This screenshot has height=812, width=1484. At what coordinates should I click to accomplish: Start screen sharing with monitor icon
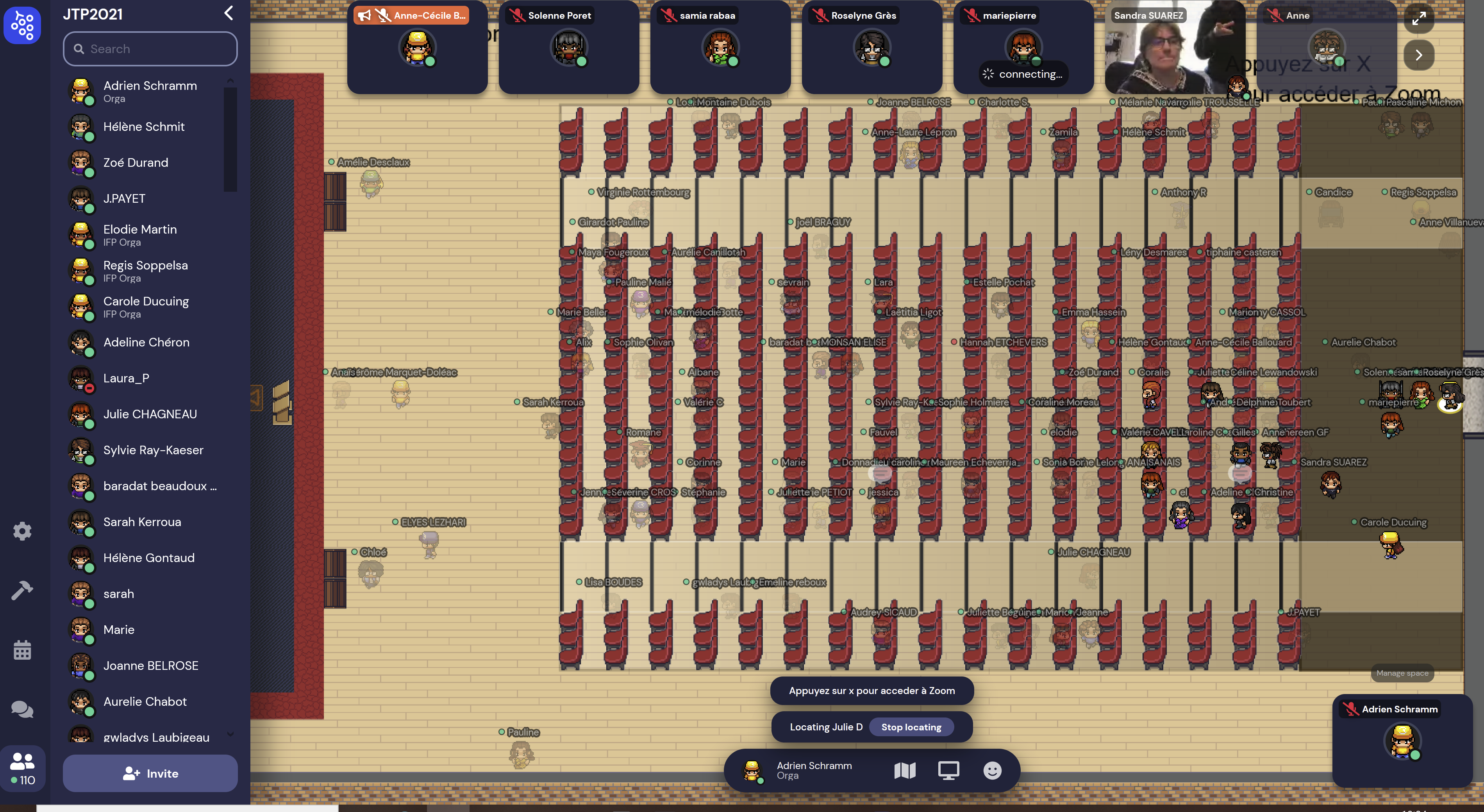pyautogui.click(x=948, y=771)
